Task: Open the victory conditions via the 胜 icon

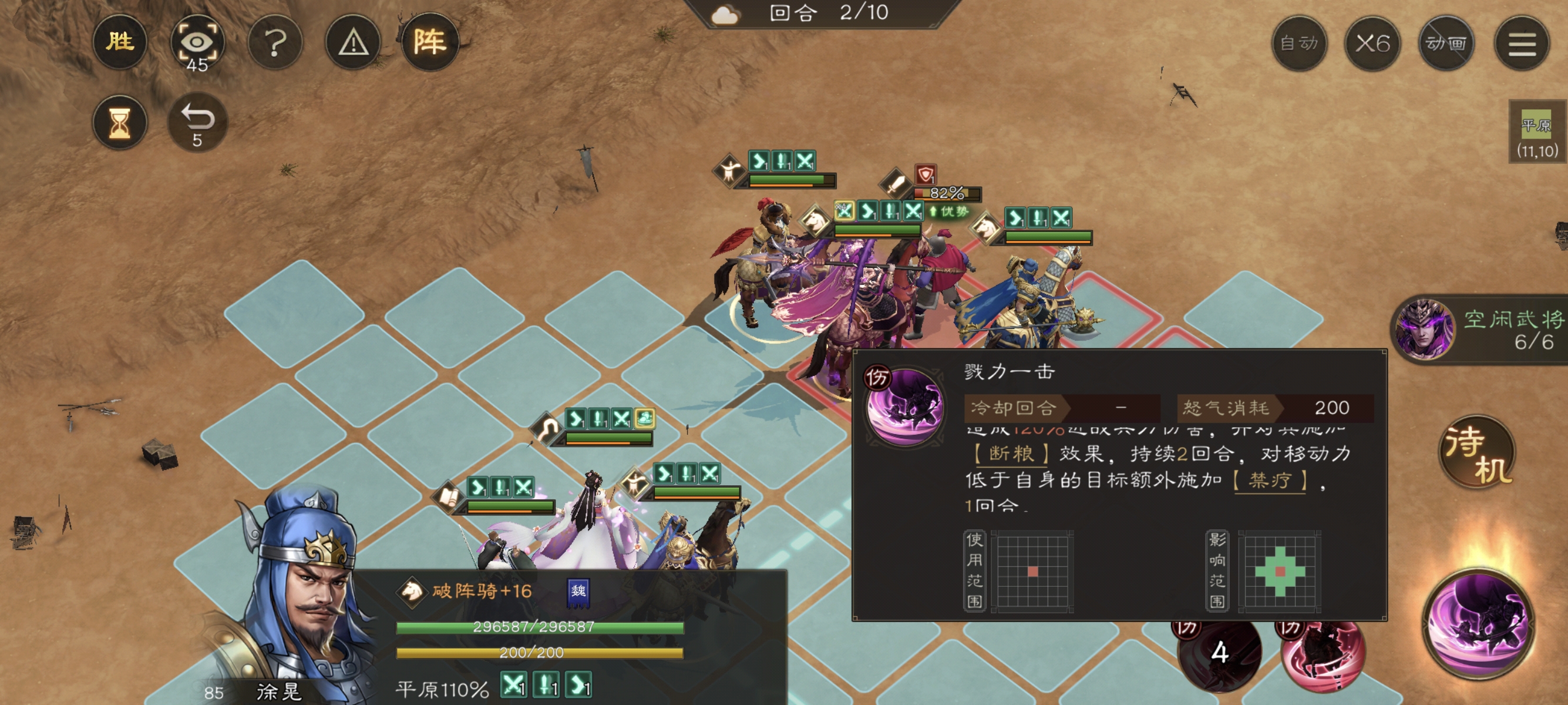Action: click(120, 41)
